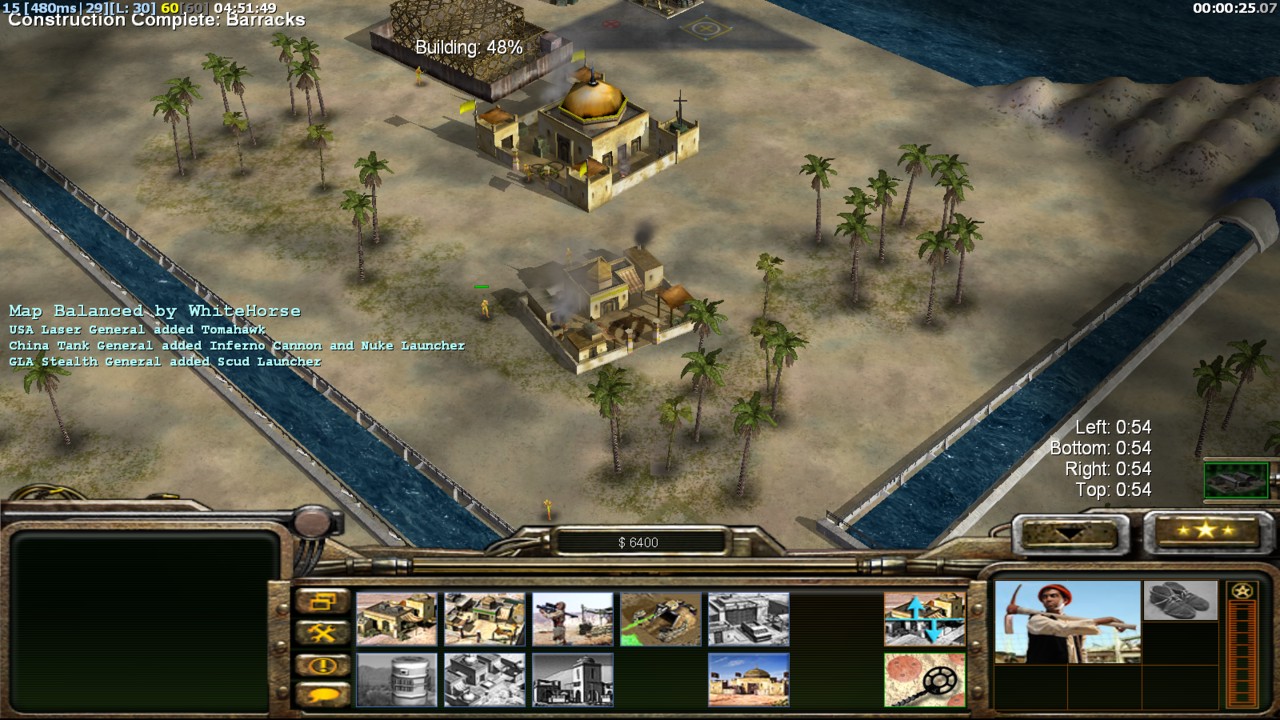Activate the mine detector clearing command
Viewport: 1280px width, 720px height.
coord(924,679)
